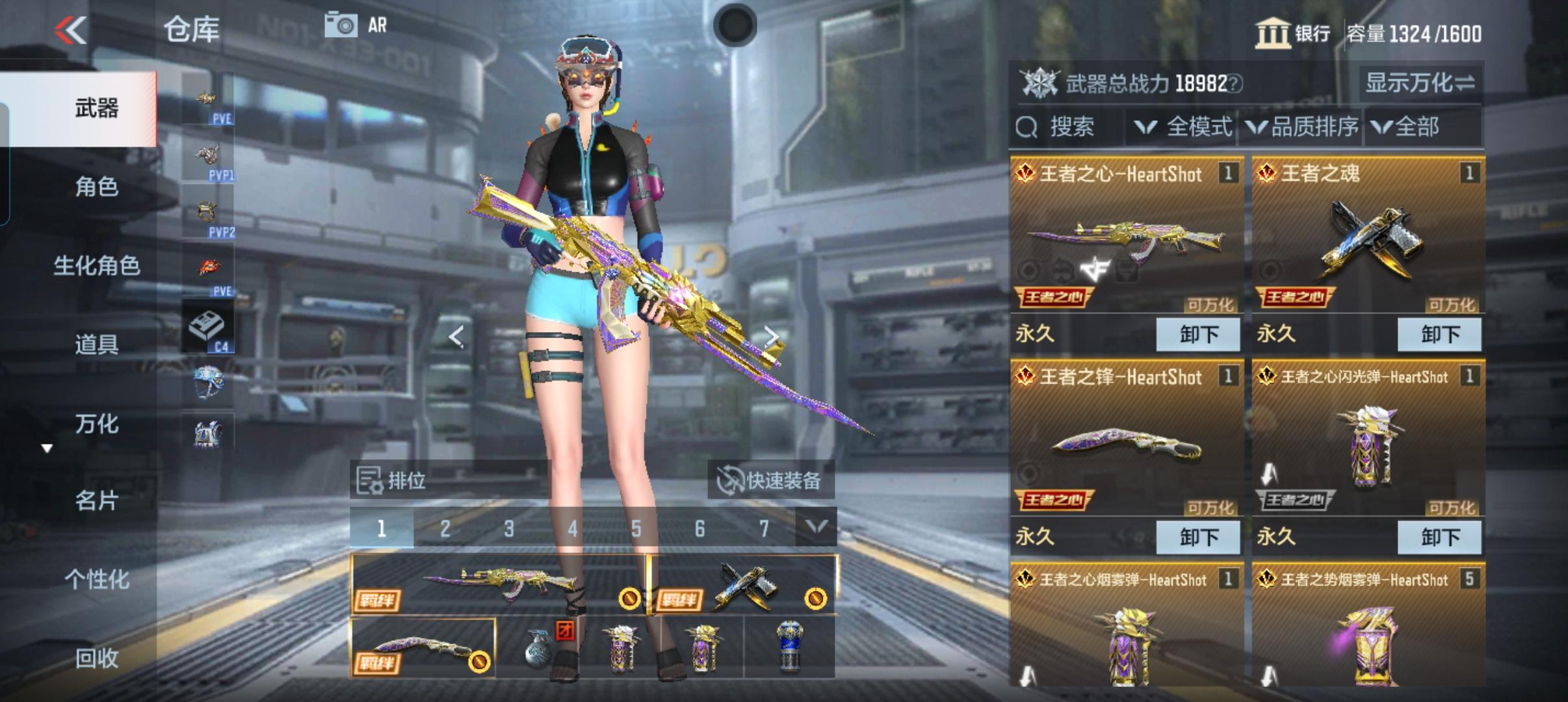
Task: Click the 搜索 search magnifier
Action: point(1027,127)
